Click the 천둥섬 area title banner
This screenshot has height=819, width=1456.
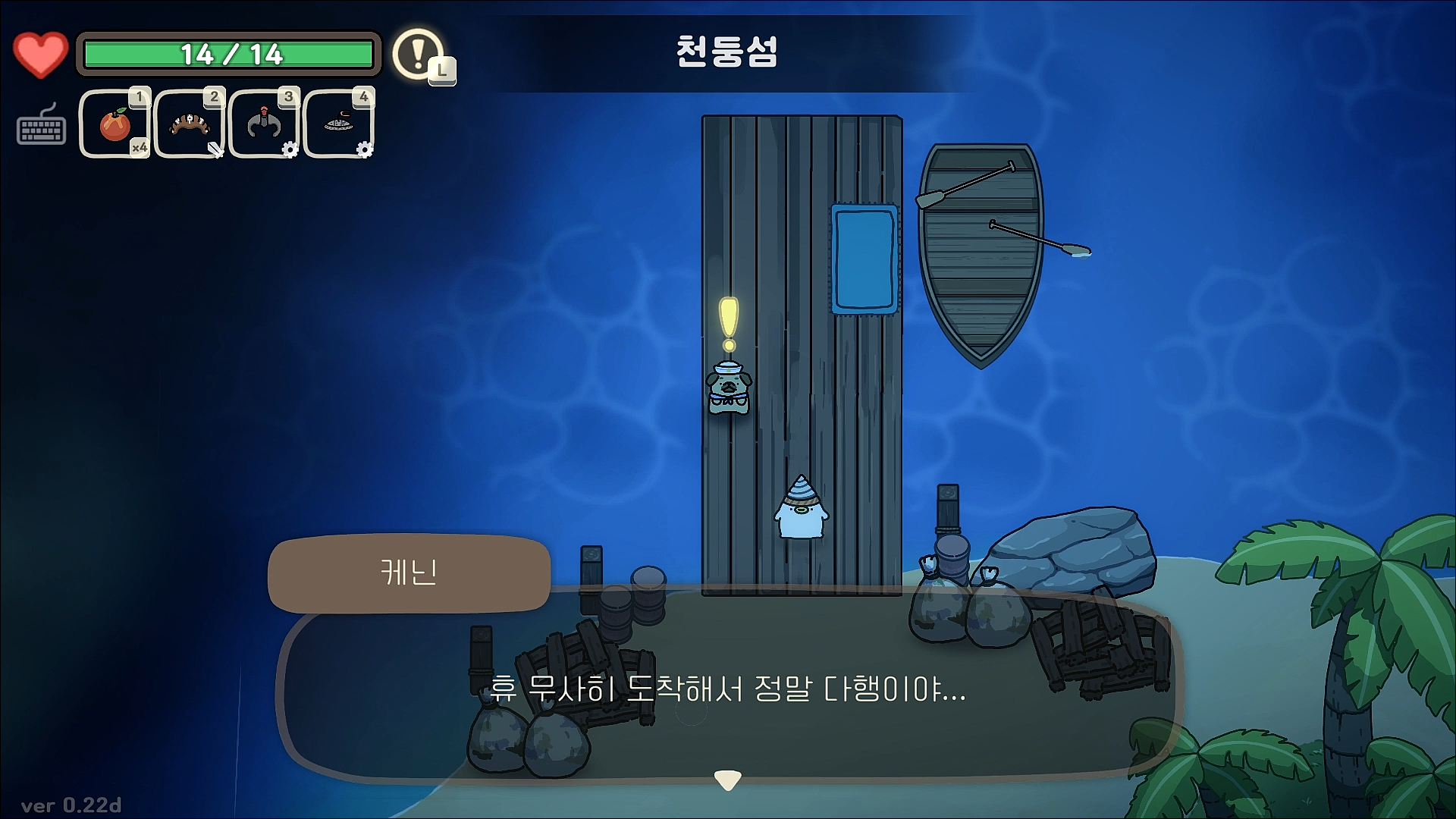(726, 49)
